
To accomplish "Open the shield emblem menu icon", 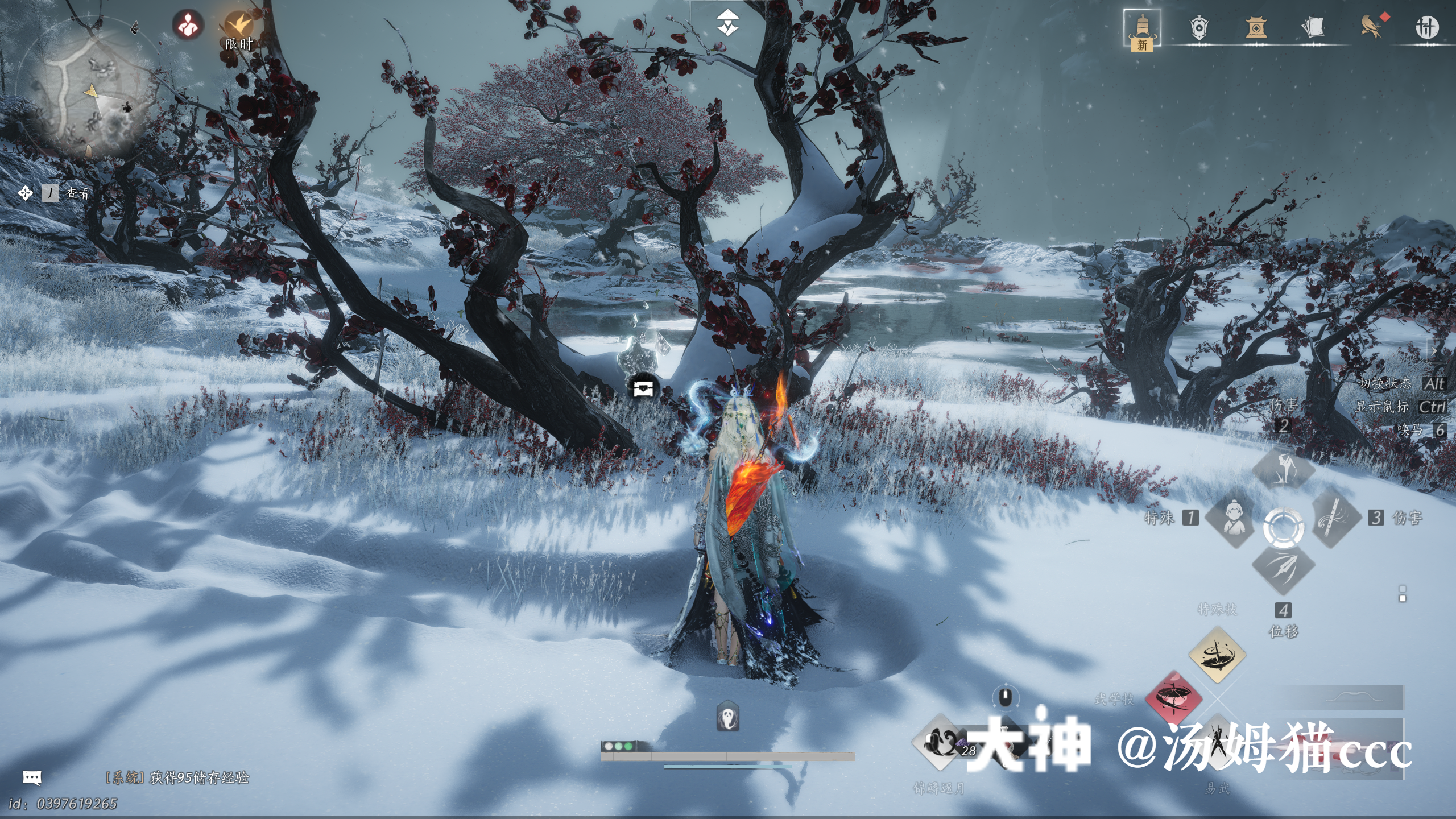I will [x=1199, y=27].
